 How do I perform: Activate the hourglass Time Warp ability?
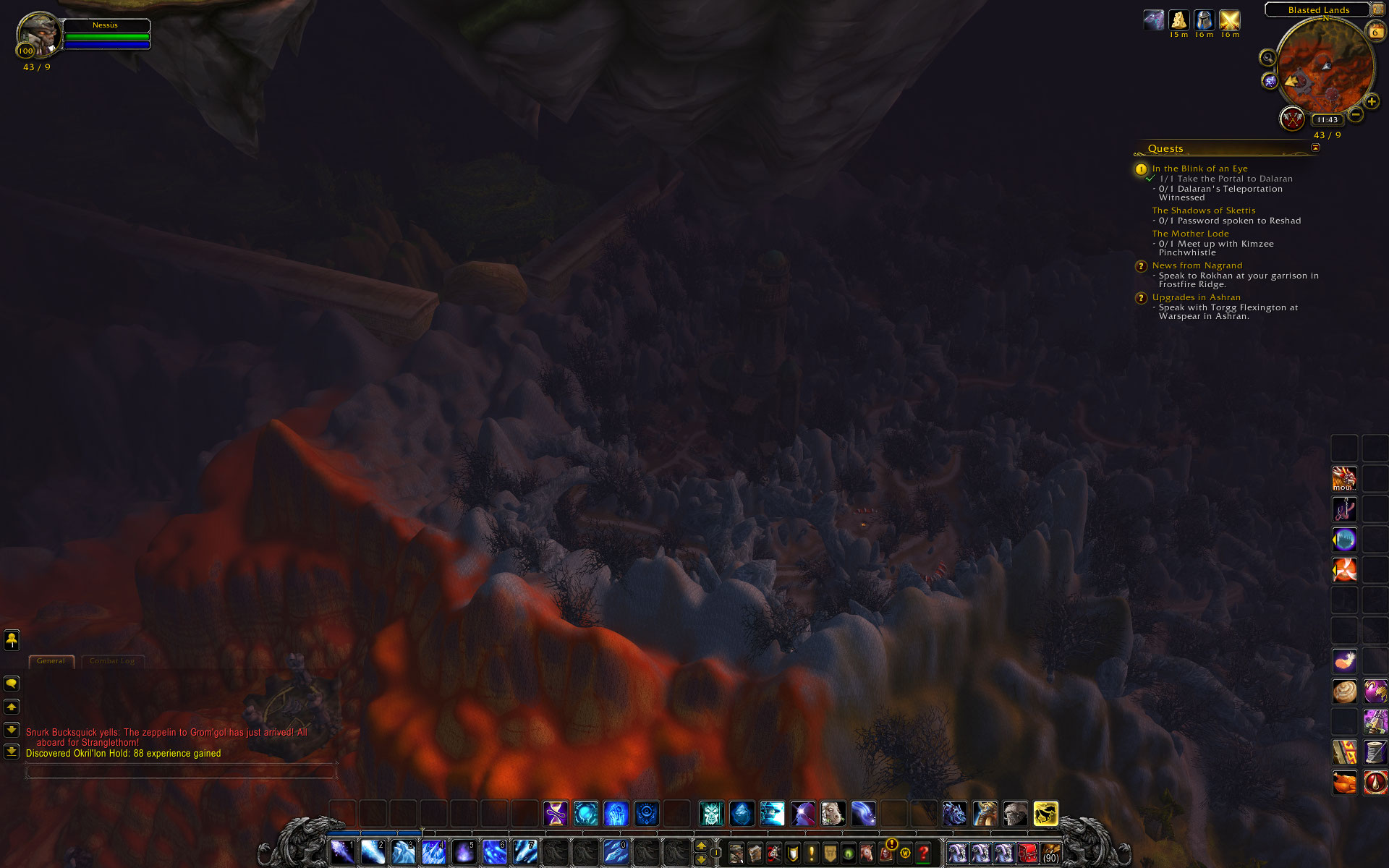click(x=556, y=814)
